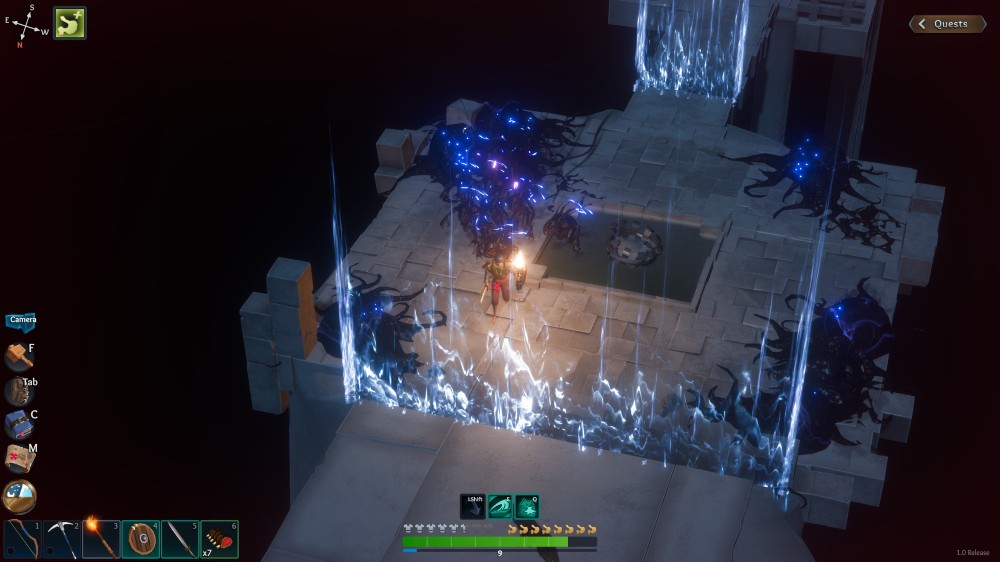Choose the torch hotbar slot

(x=101, y=539)
